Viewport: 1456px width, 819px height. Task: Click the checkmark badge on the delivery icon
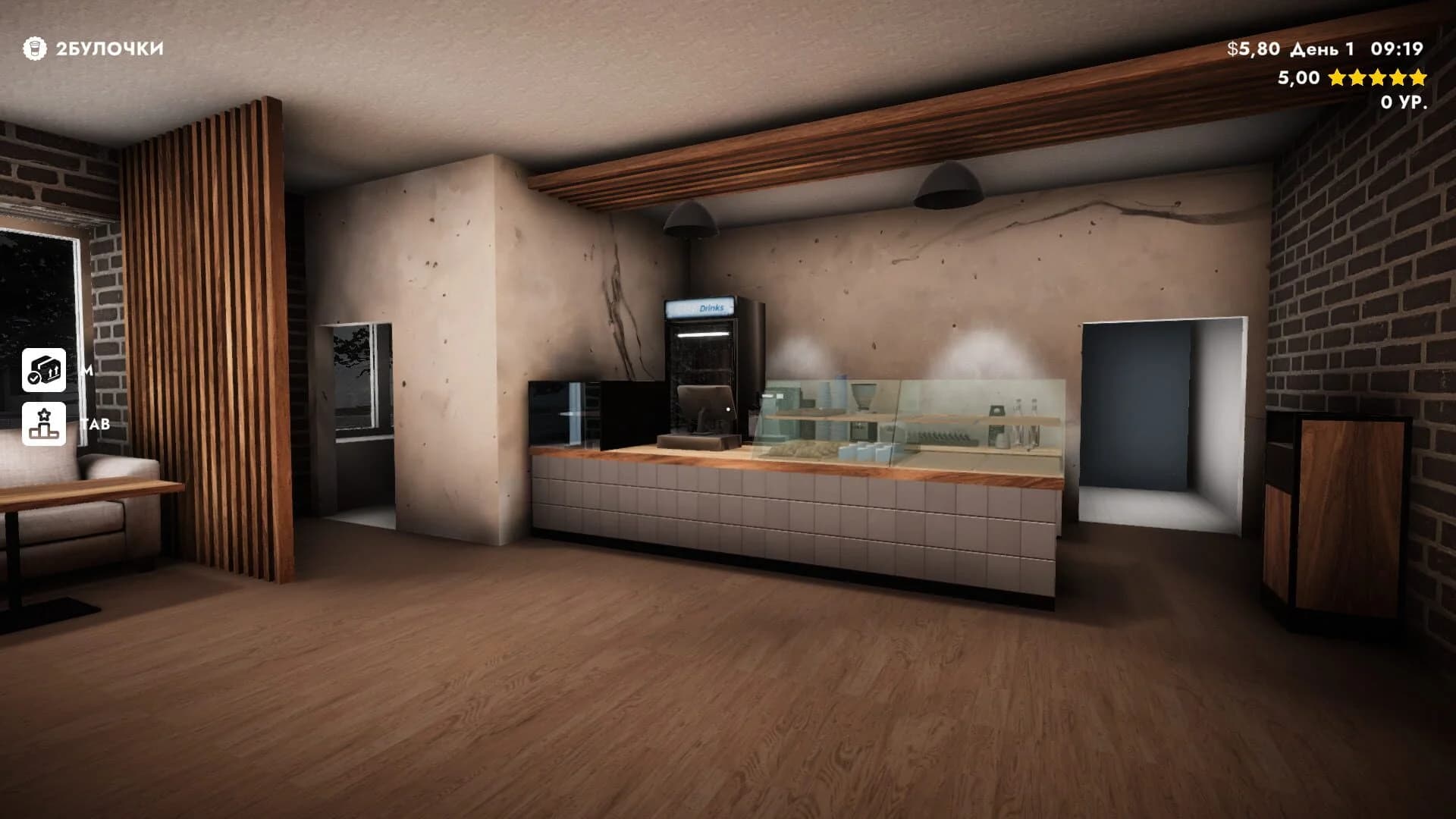[x=33, y=378]
